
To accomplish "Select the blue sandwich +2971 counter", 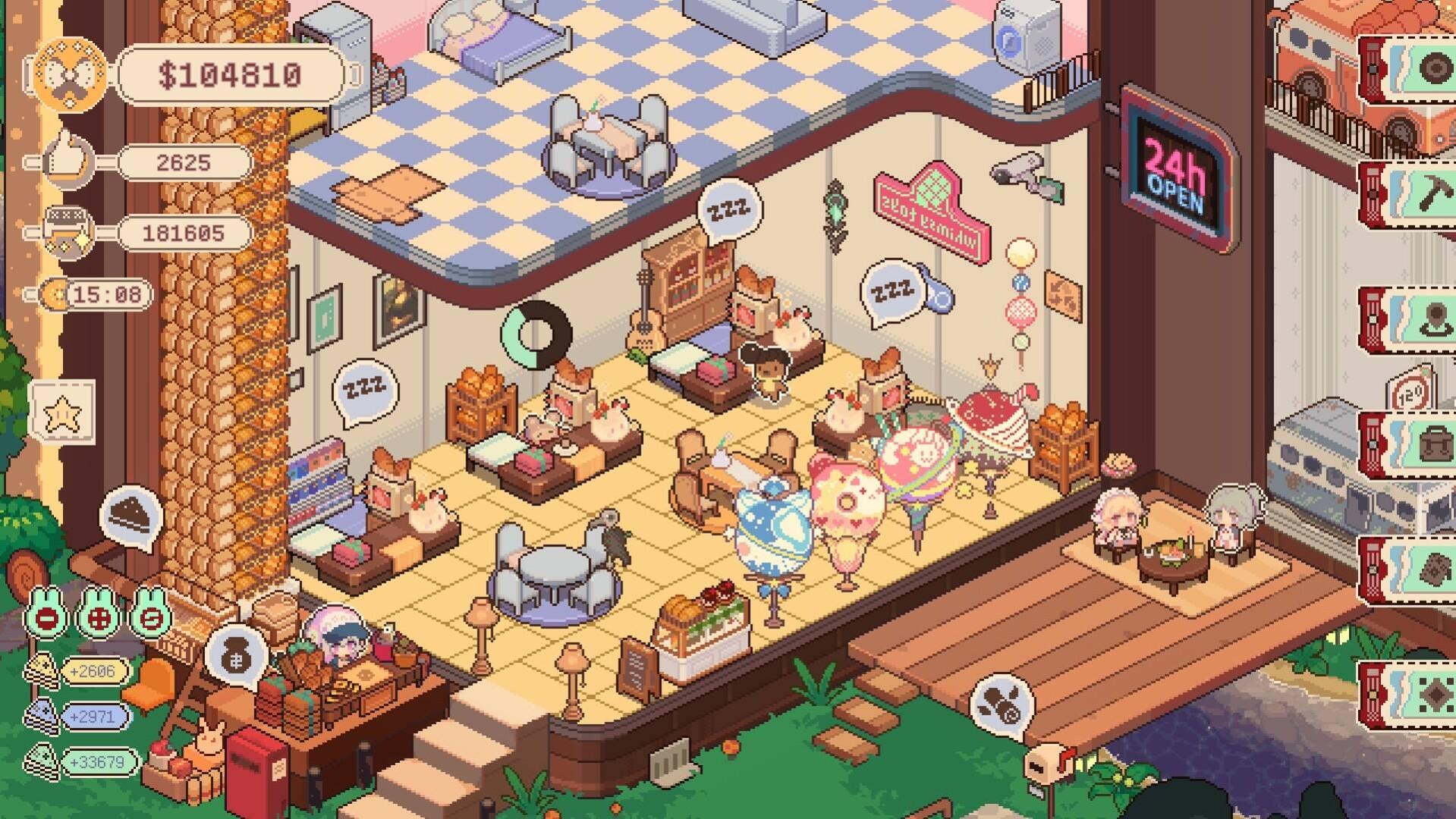I will click(x=93, y=717).
